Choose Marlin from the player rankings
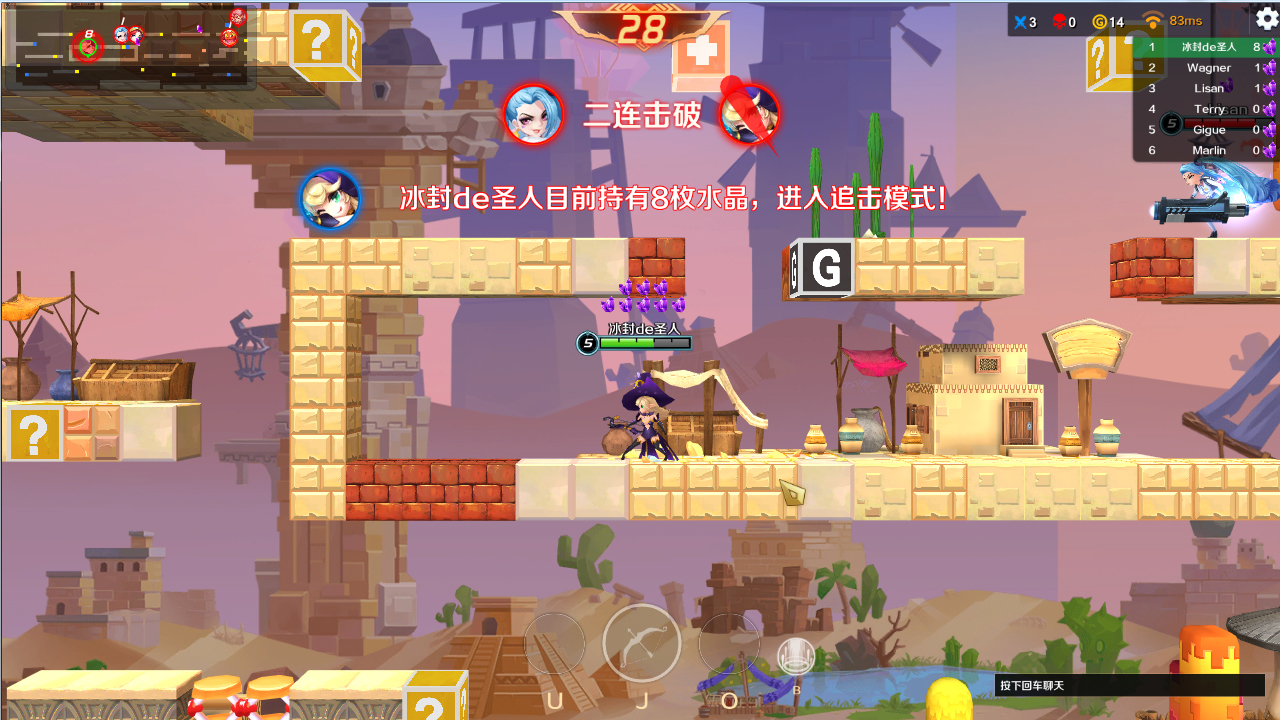Screen dimensions: 1280x720 pyautogui.click(x=1208, y=149)
